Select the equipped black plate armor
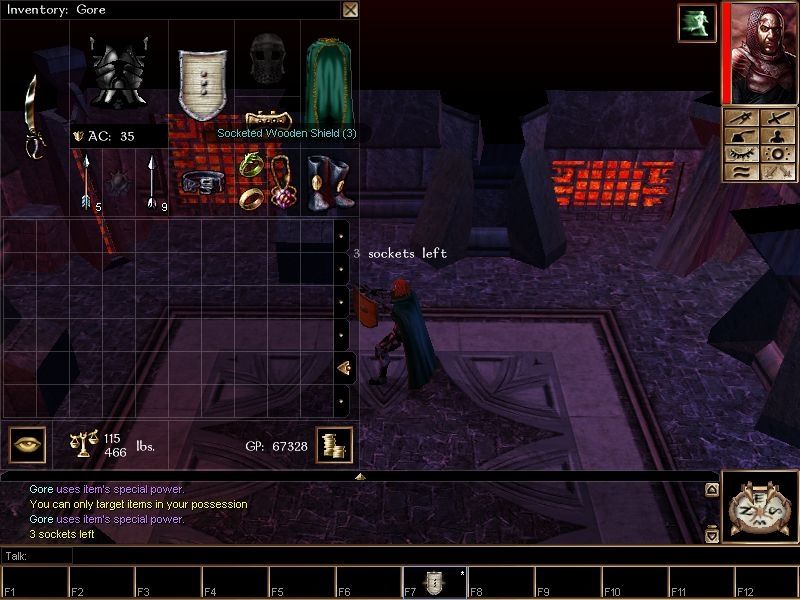This screenshot has height=600, width=800. [120, 71]
